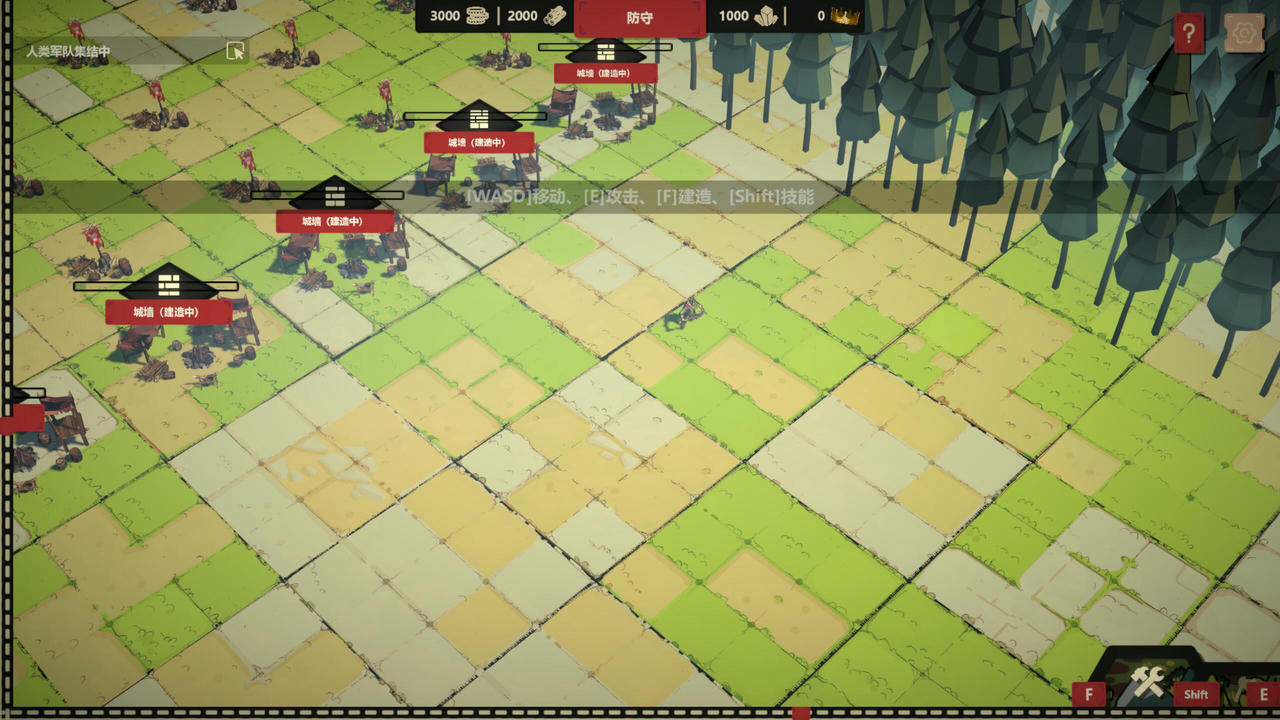1280x720 pixels.
Task: Expand the 人类军队集结中 notification icon
Action: [x=235, y=51]
